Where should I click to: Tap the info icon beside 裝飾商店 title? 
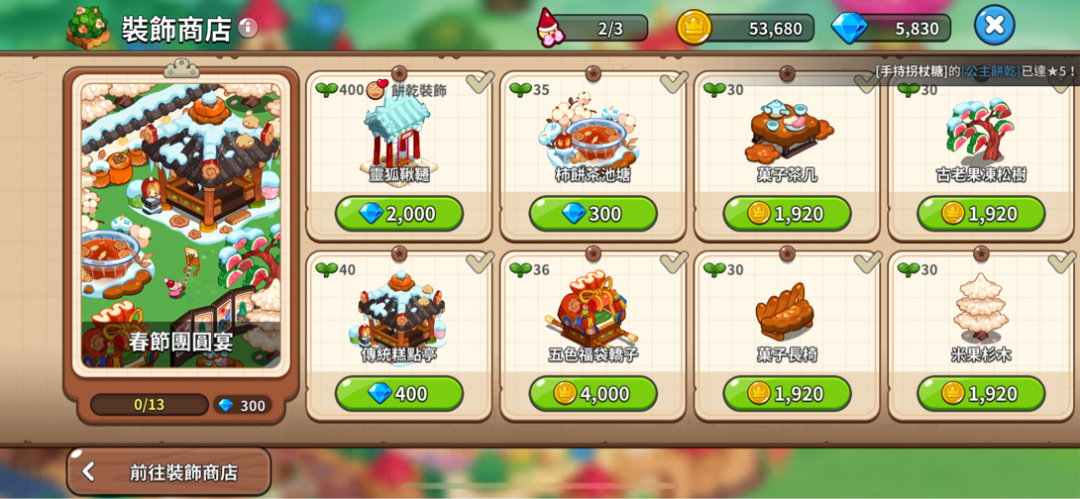[x=248, y=27]
